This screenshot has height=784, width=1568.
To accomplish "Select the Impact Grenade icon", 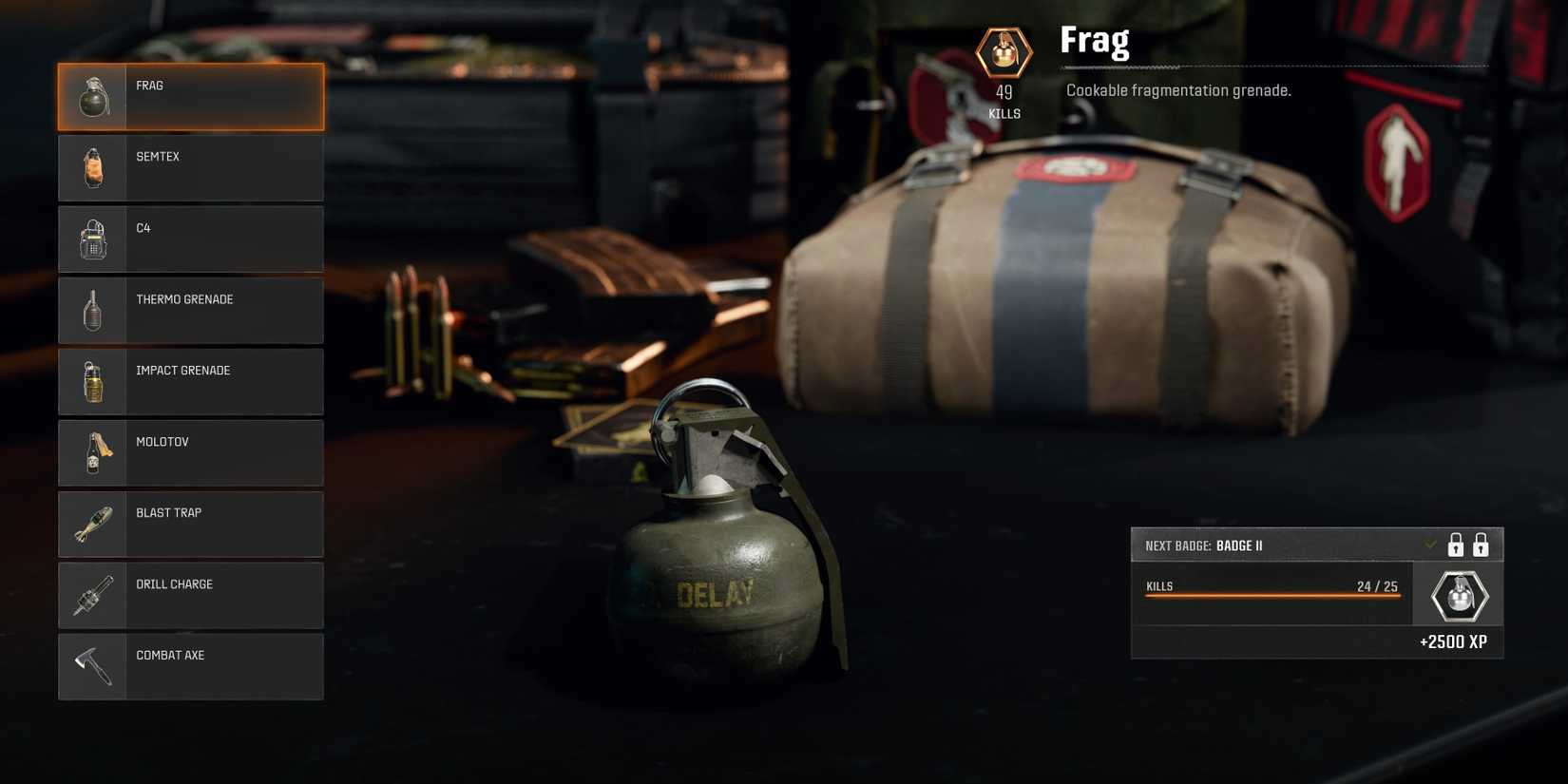I will 91,381.
